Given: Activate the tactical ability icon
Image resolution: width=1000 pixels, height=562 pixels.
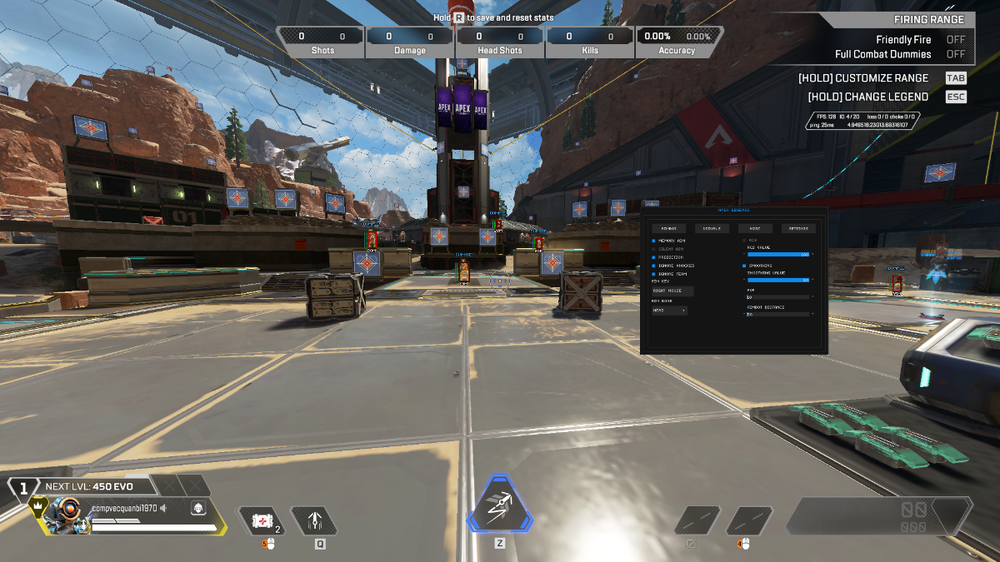Looking at the screenshot, I should click(315, 520).
